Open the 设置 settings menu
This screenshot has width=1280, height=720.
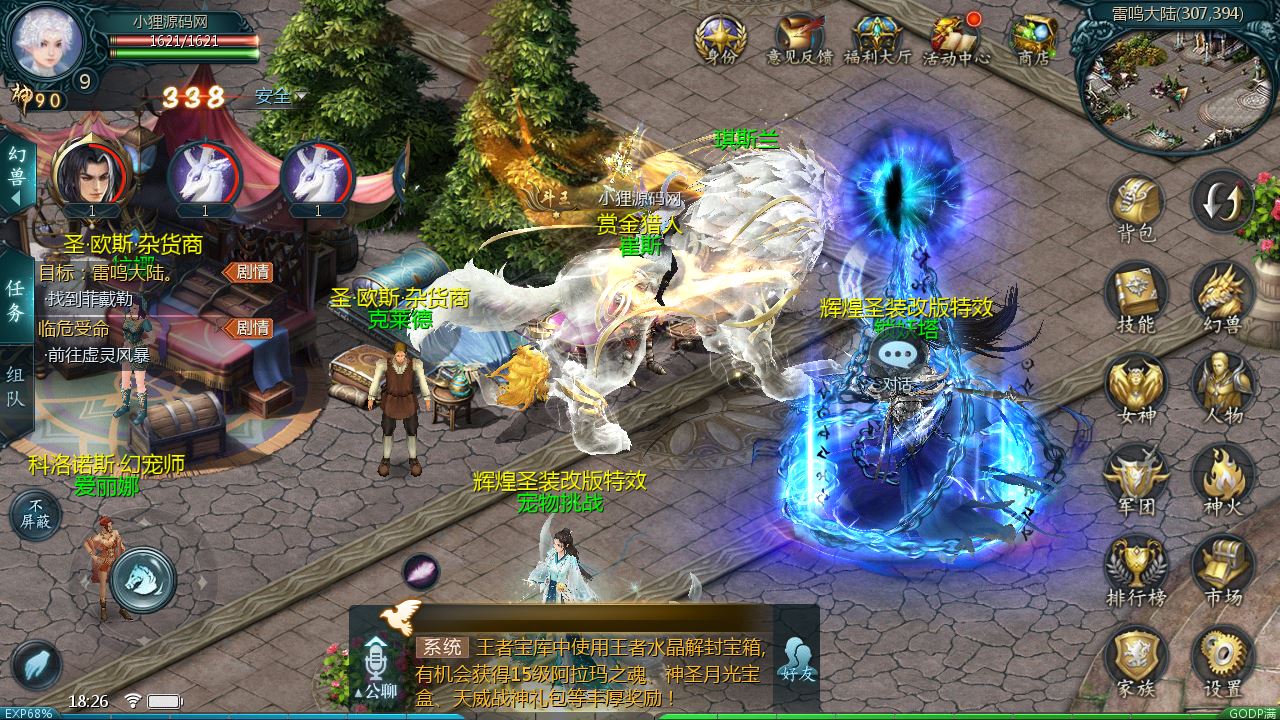[1222, 660]
